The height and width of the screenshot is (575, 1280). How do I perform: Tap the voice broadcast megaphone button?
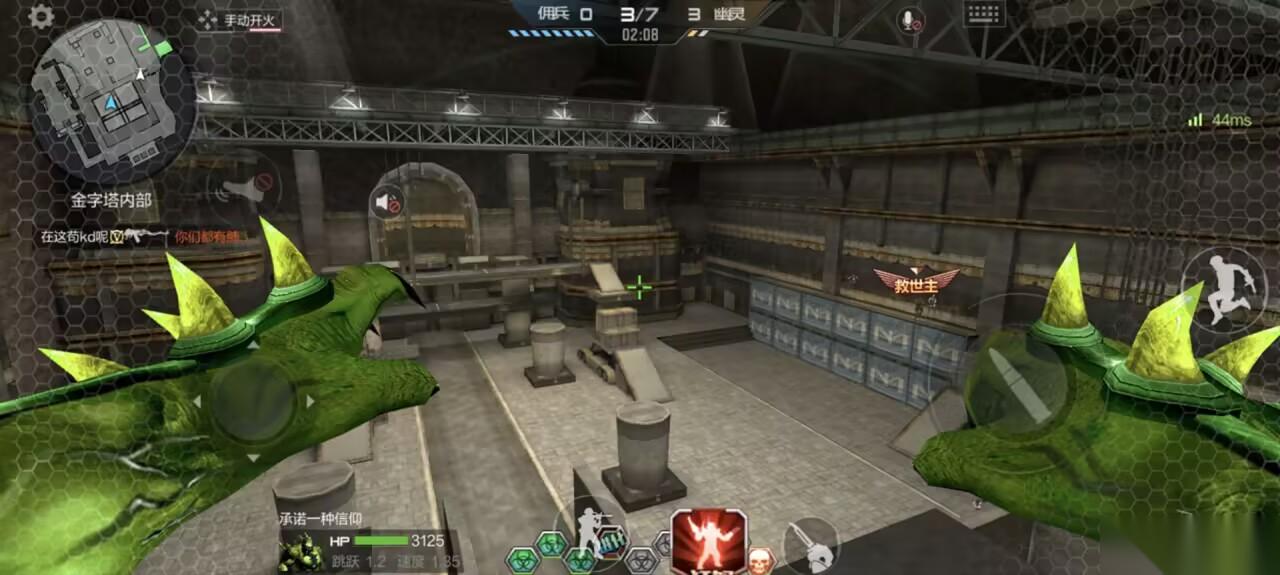pos(245,187)
